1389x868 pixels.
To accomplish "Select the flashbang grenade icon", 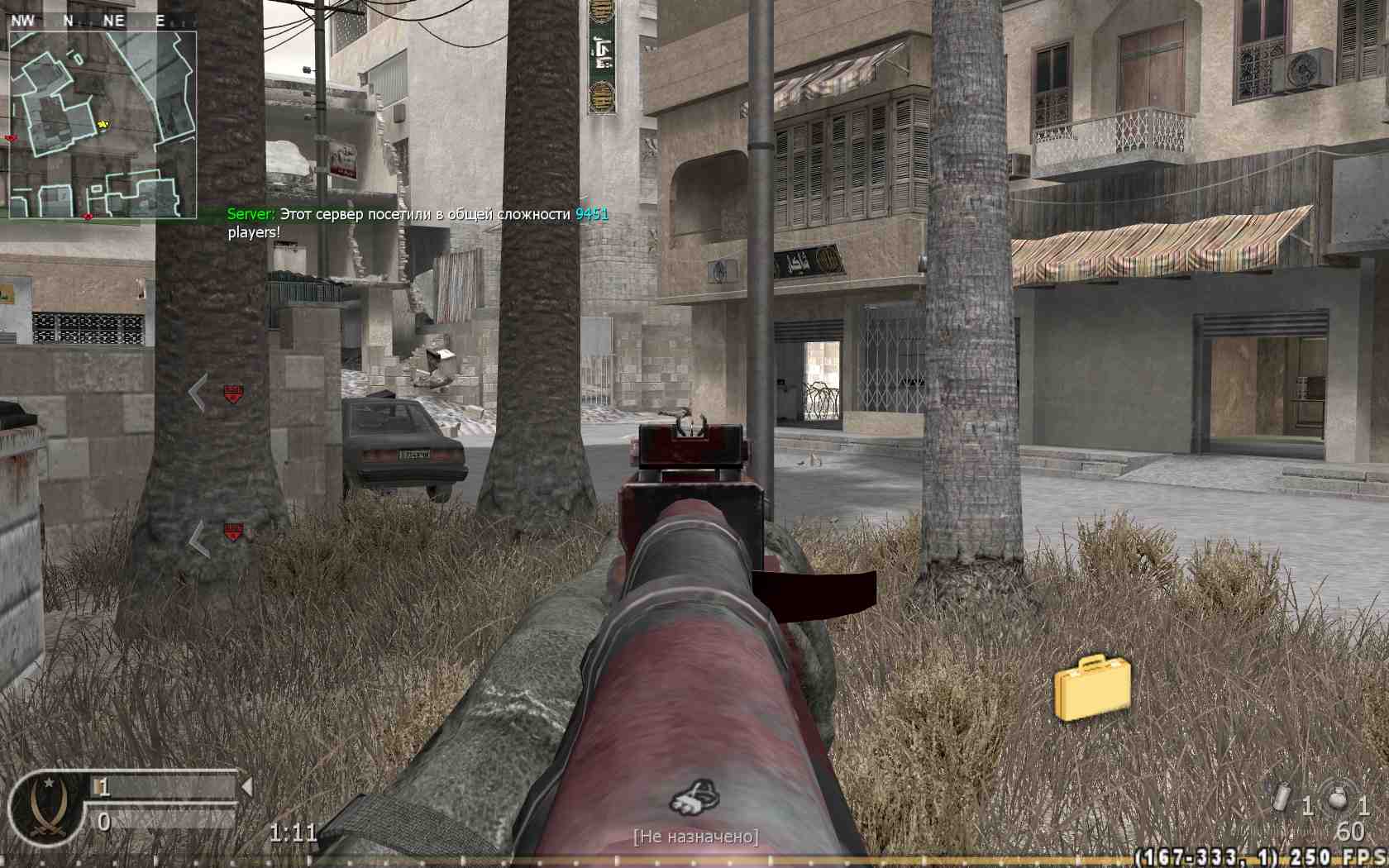I will point(1282,796).
